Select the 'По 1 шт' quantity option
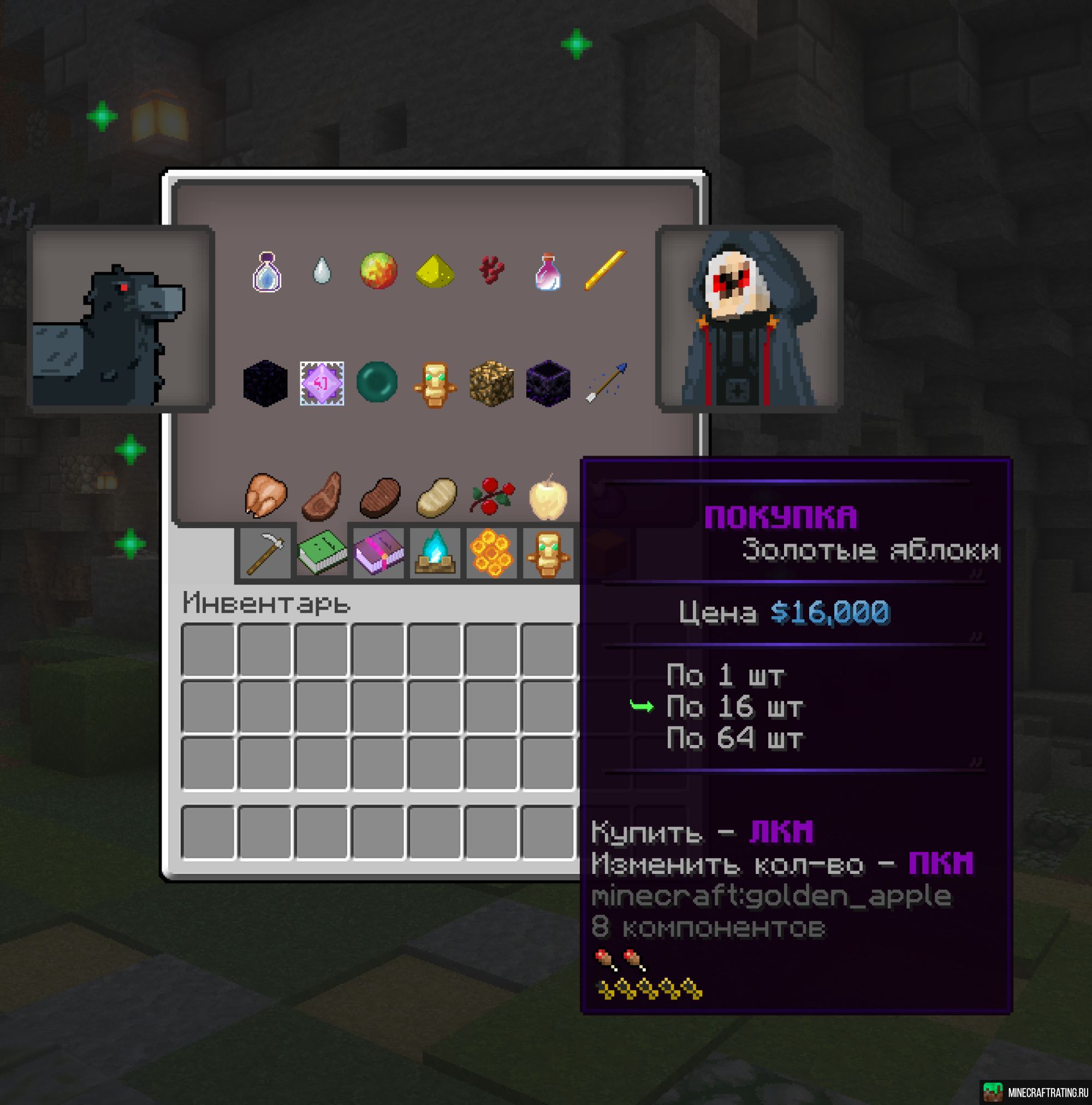The width and height of the screenshot is (1092, 1105). coord(726,676)
